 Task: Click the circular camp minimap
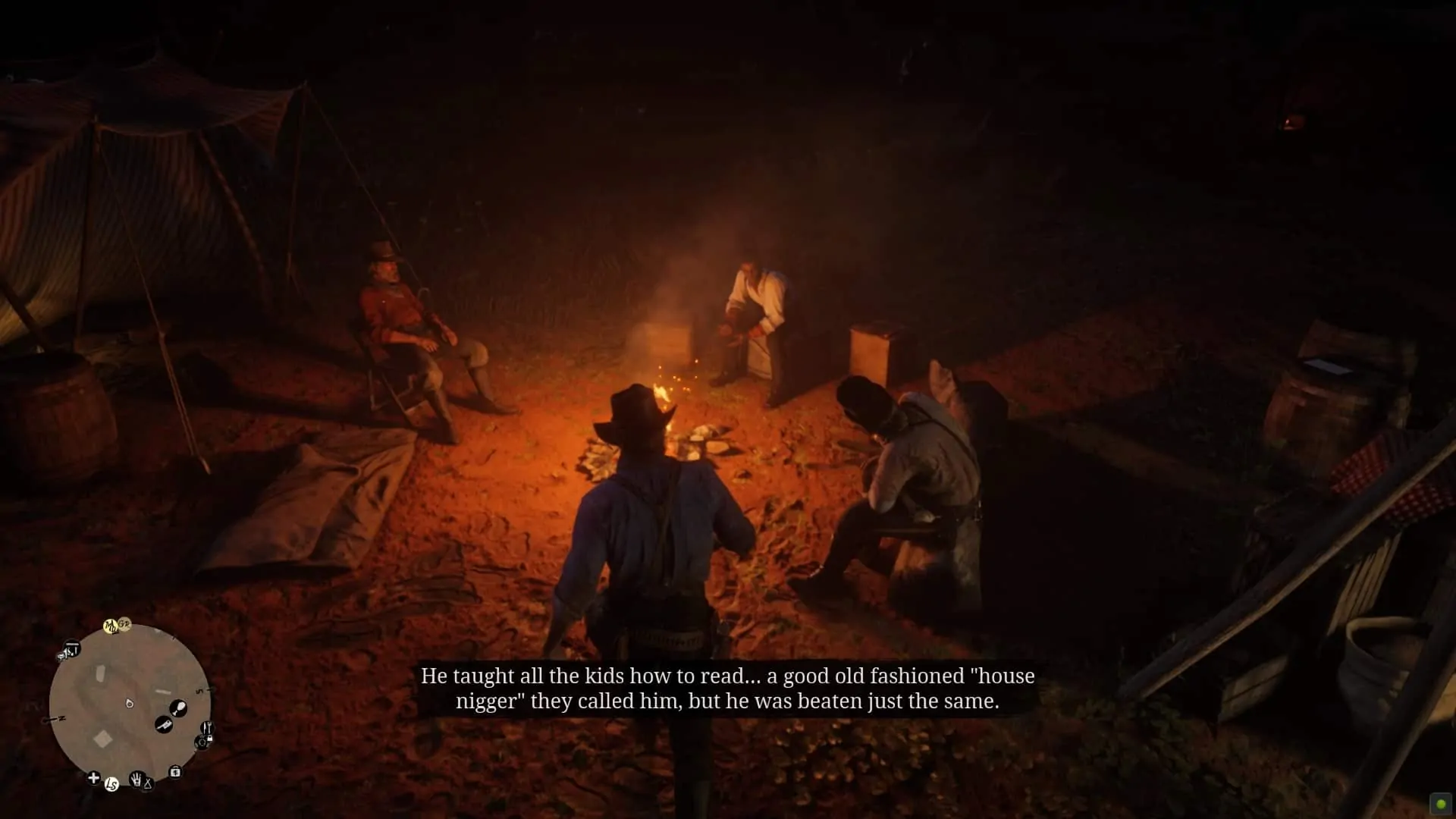pyautogui.click(x=129, y=704)
